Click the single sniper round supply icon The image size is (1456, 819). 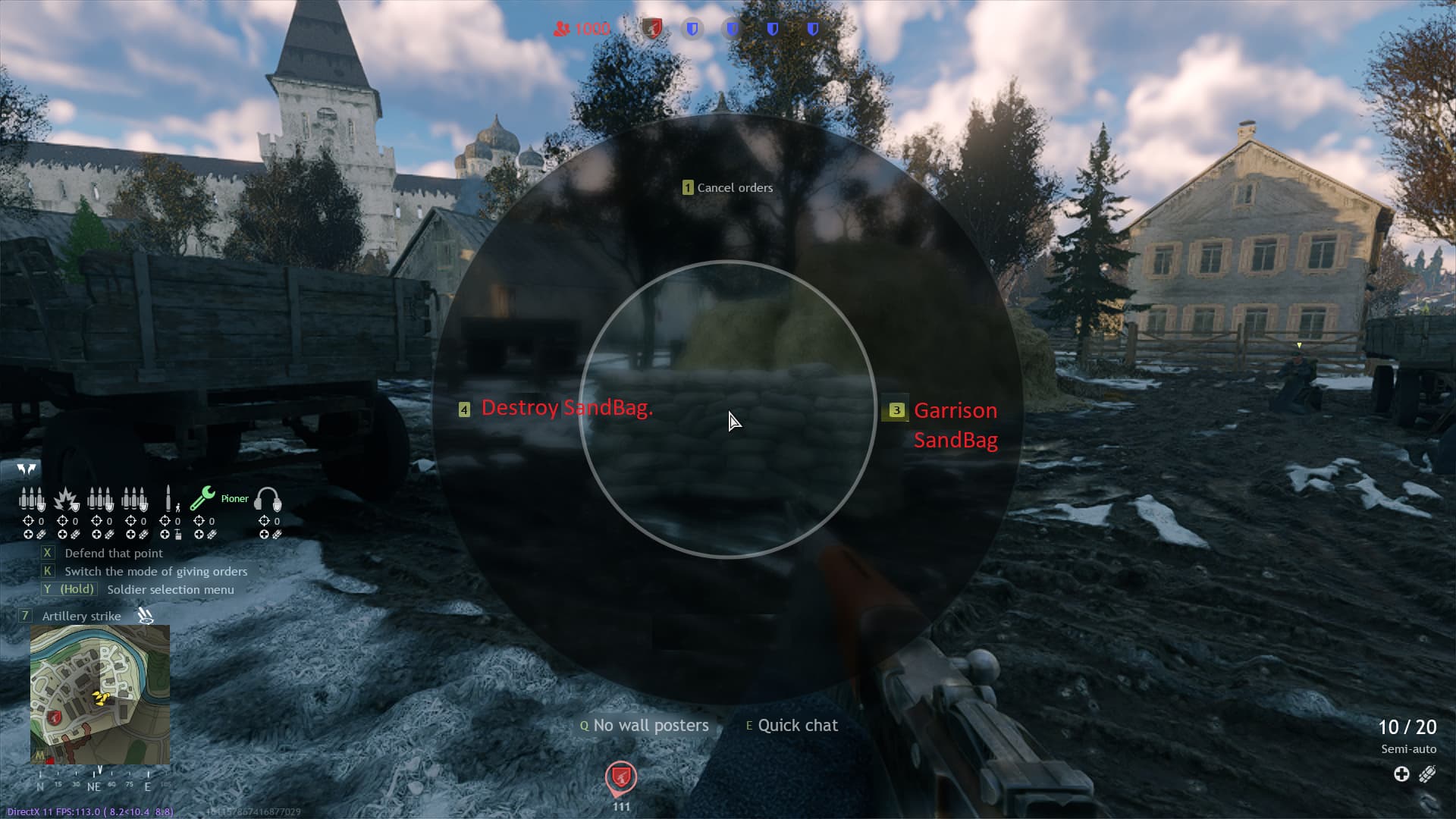(x=168, y=500)
